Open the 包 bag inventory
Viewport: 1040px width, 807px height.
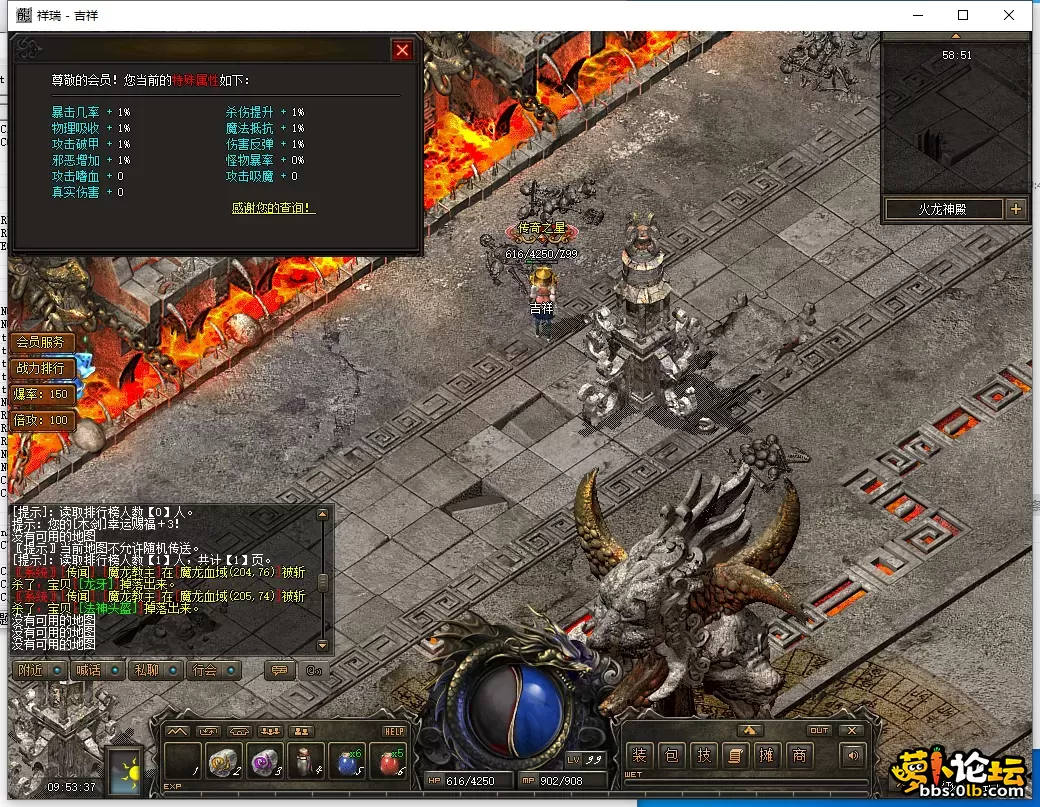[672, 756]
